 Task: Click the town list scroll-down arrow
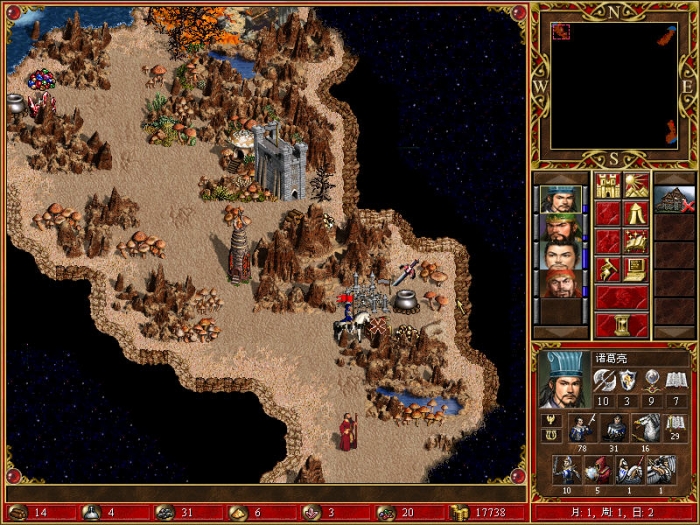point(673,332)
